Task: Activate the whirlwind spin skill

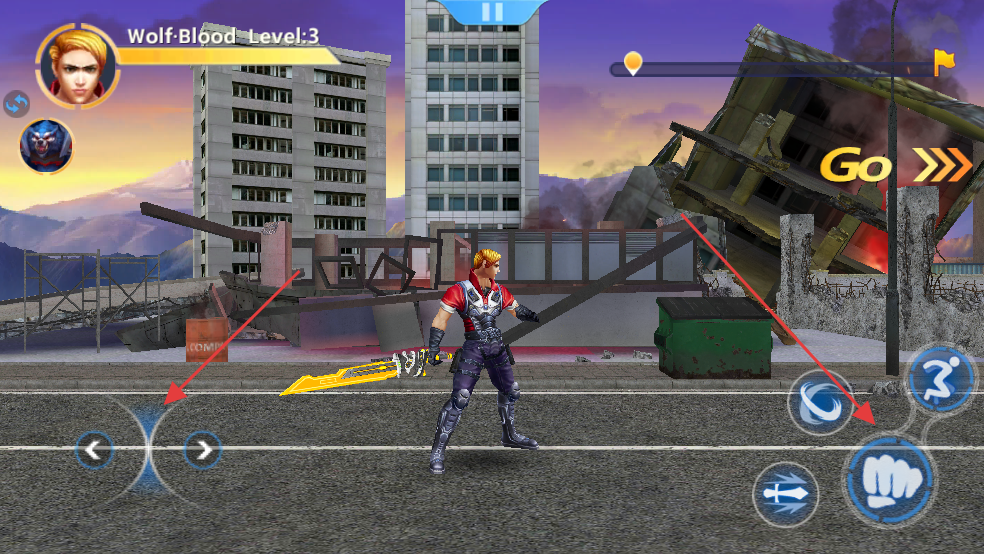Action: click(820, 404)
